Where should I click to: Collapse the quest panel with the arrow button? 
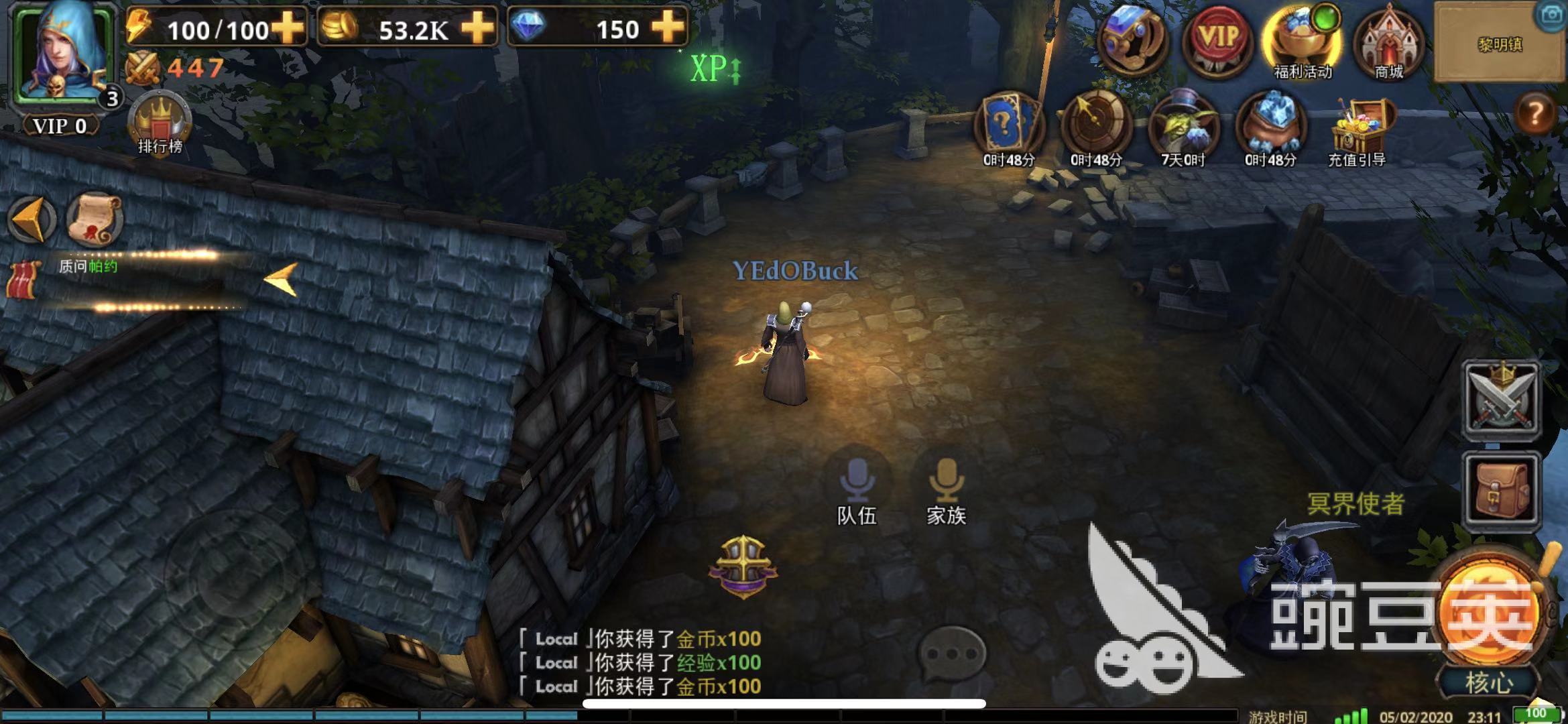[x=32, y=219]
